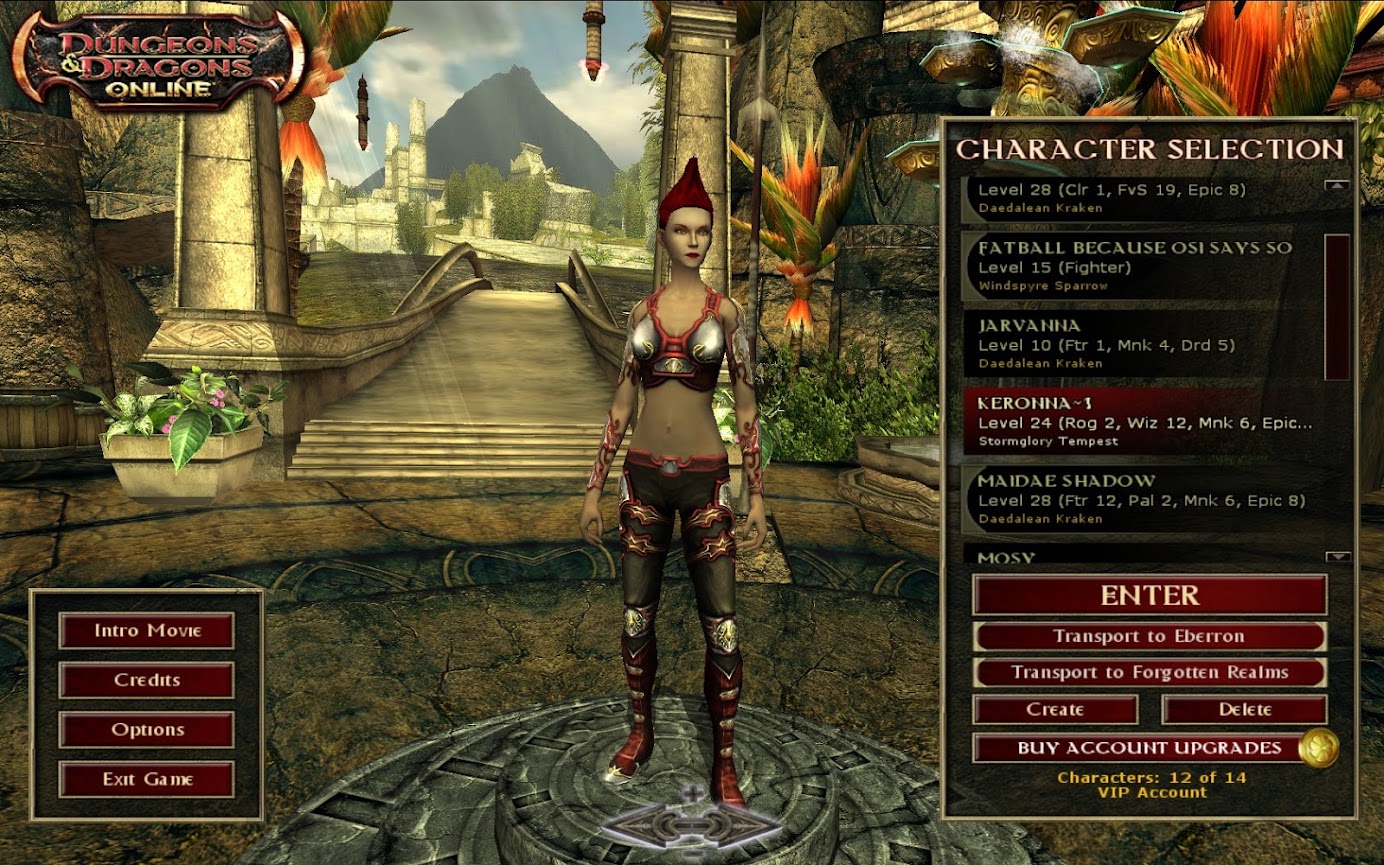The height and width of the screenshot is (865, 1384).
Task: Choose Transport to Forgotten Realms
Action: [x=1149, y=672]
